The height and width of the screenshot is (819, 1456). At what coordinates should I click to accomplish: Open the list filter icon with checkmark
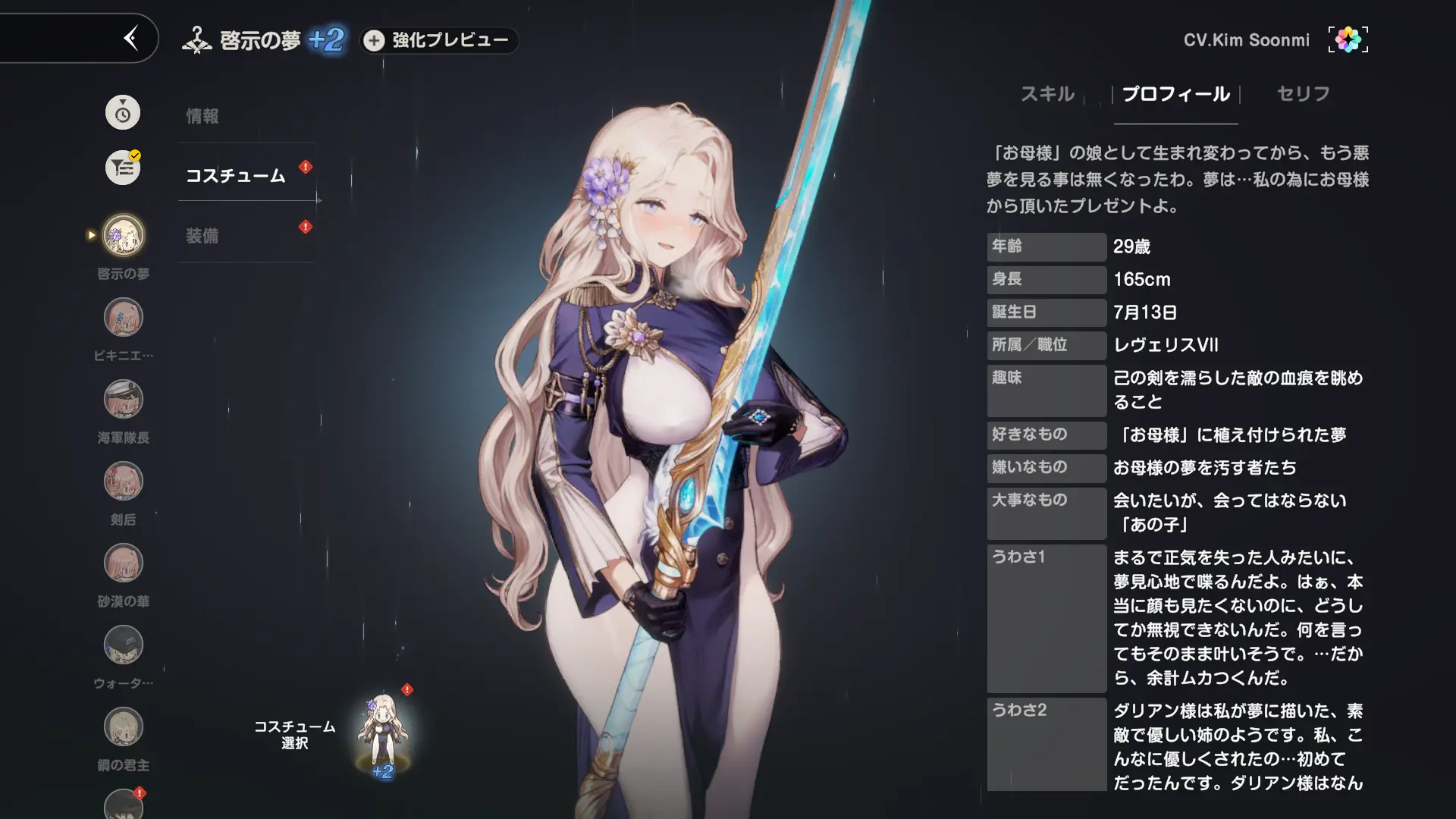[123, 168]
